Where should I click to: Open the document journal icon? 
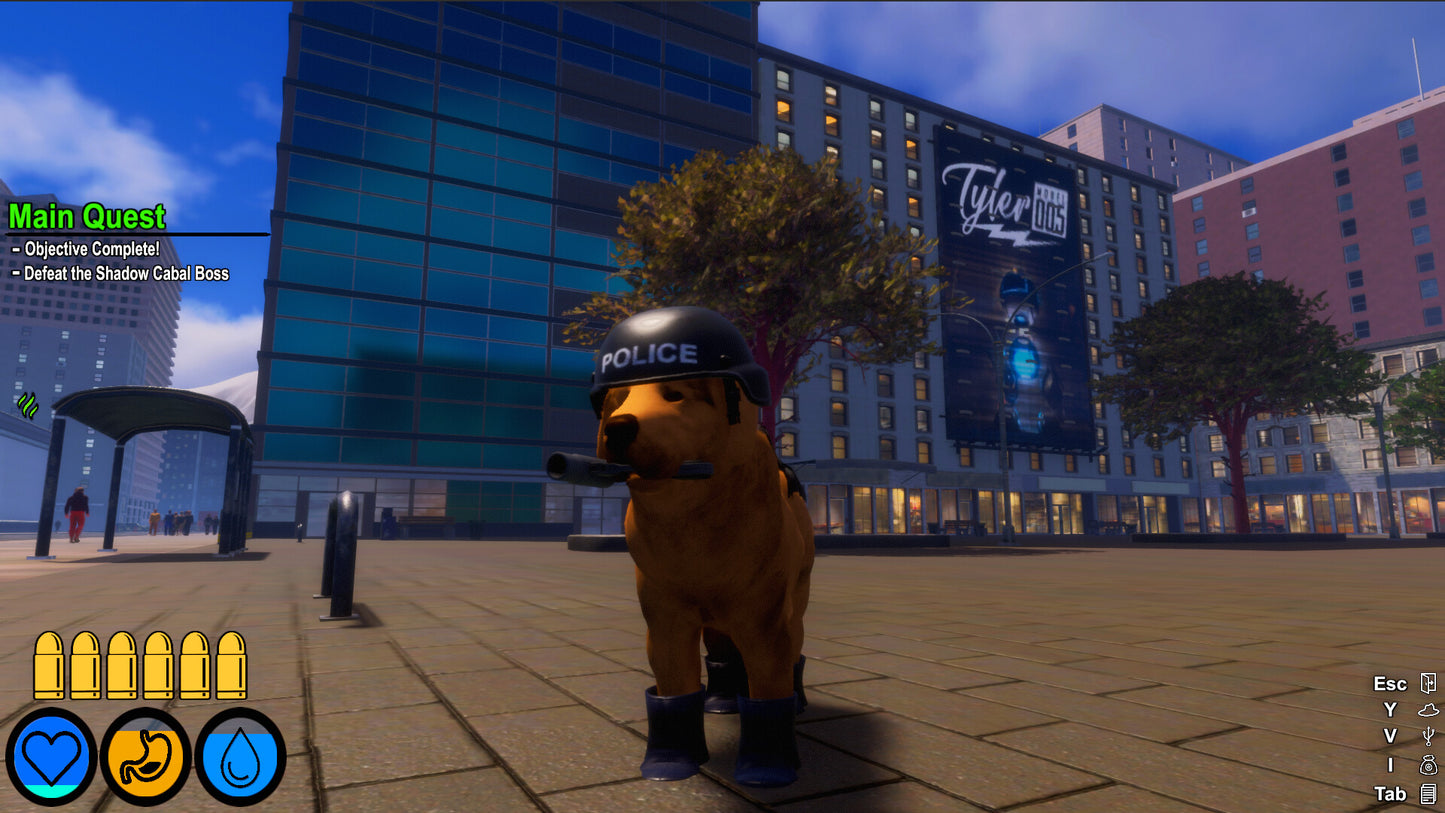pos(1427,794)
